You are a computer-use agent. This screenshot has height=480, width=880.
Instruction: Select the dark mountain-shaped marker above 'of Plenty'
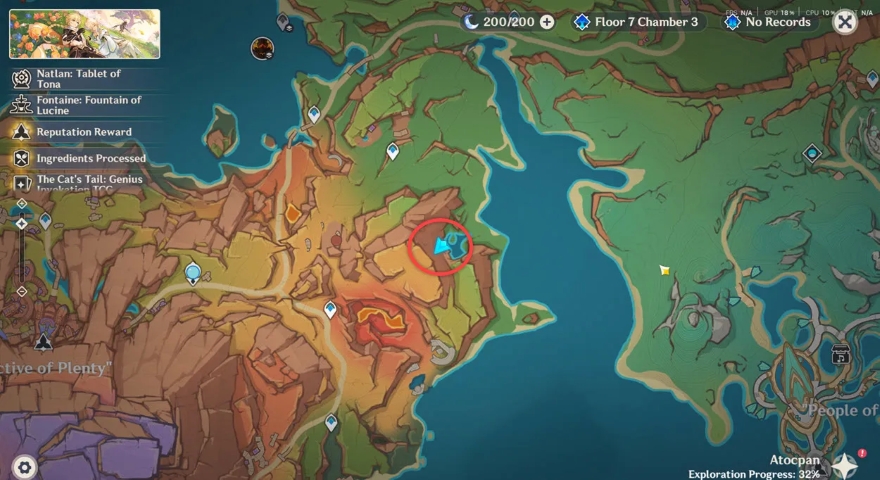click(x=43, y=343)
